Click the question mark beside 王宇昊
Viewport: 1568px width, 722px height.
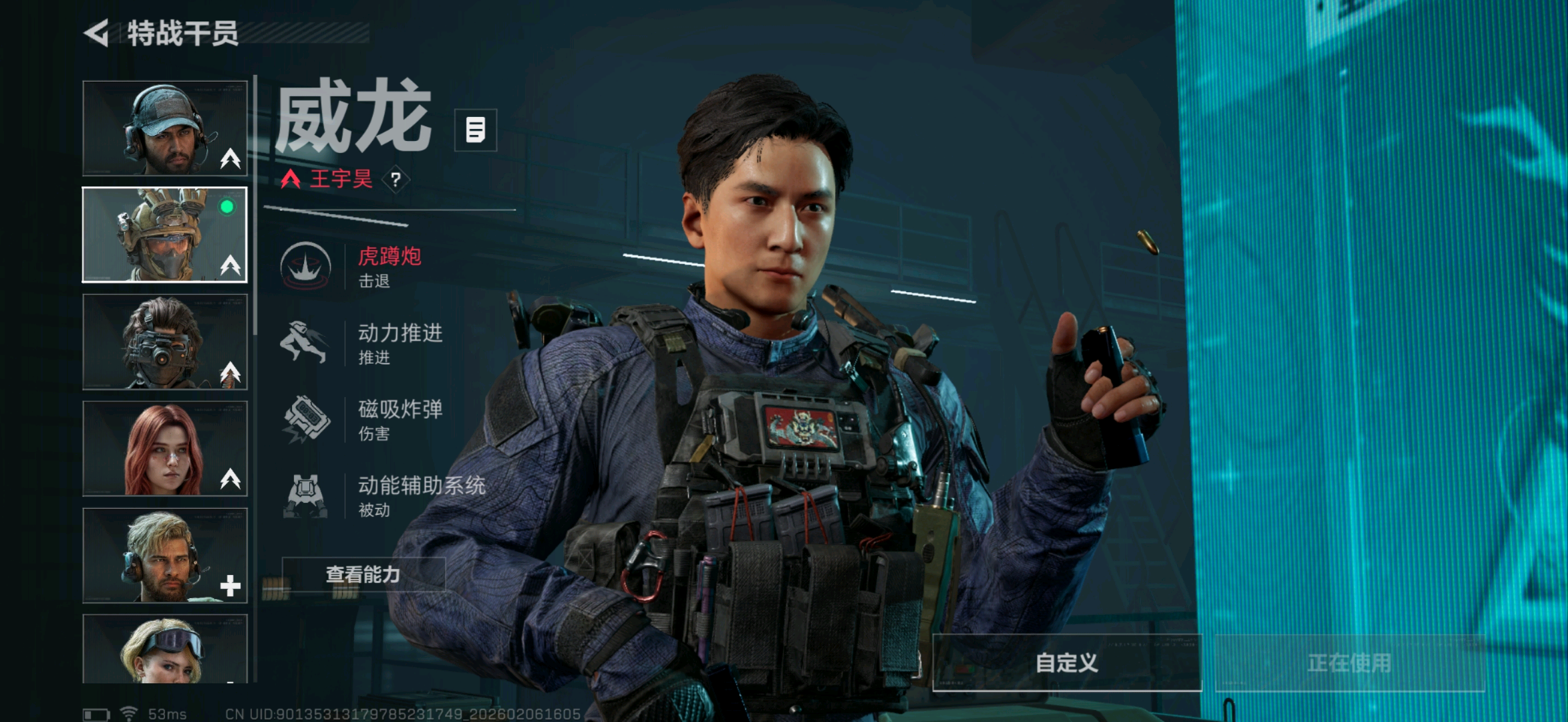pyautogui.click(x=396, y=179)
